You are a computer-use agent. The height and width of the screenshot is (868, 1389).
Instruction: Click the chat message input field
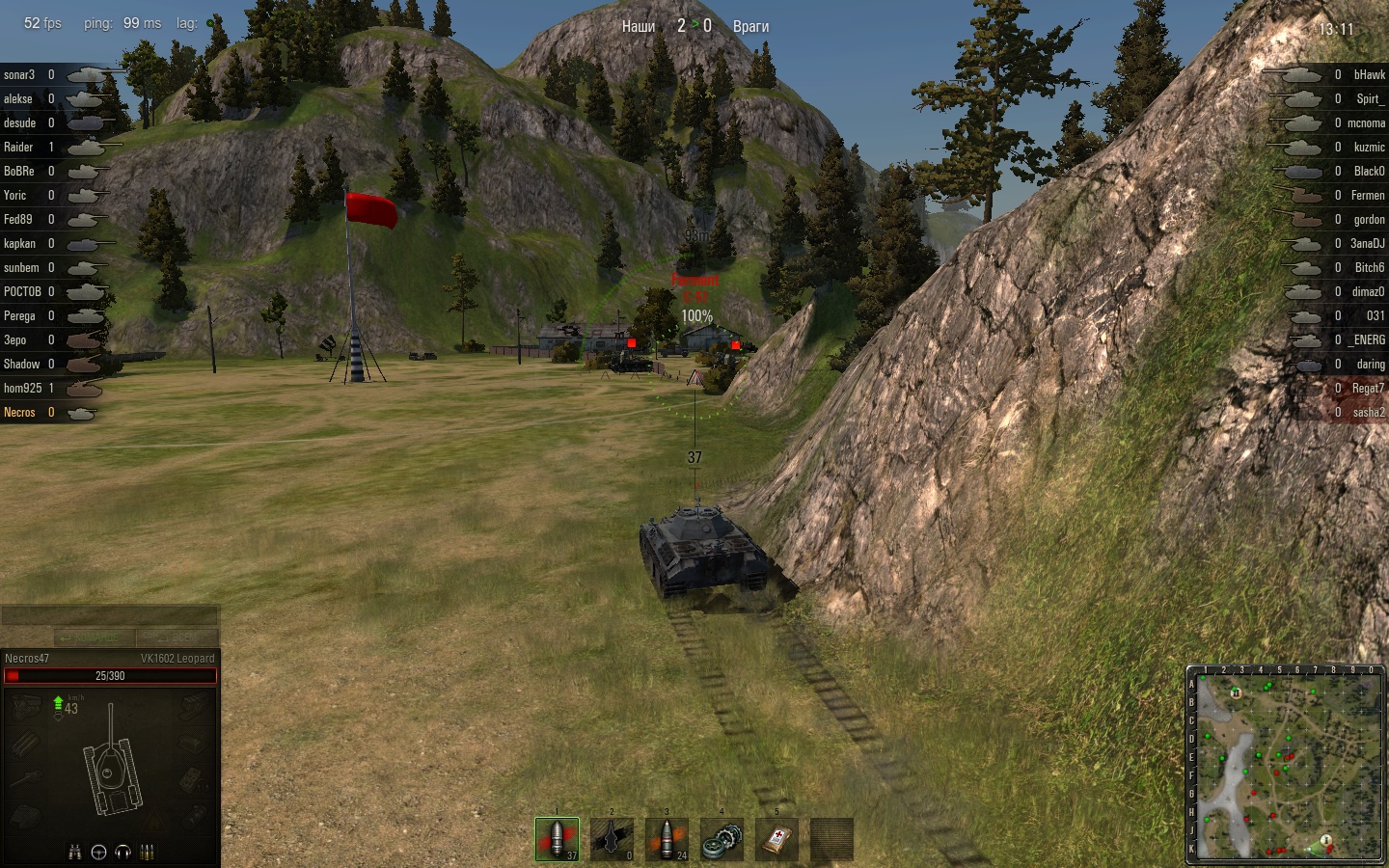(x=110, y=616)
